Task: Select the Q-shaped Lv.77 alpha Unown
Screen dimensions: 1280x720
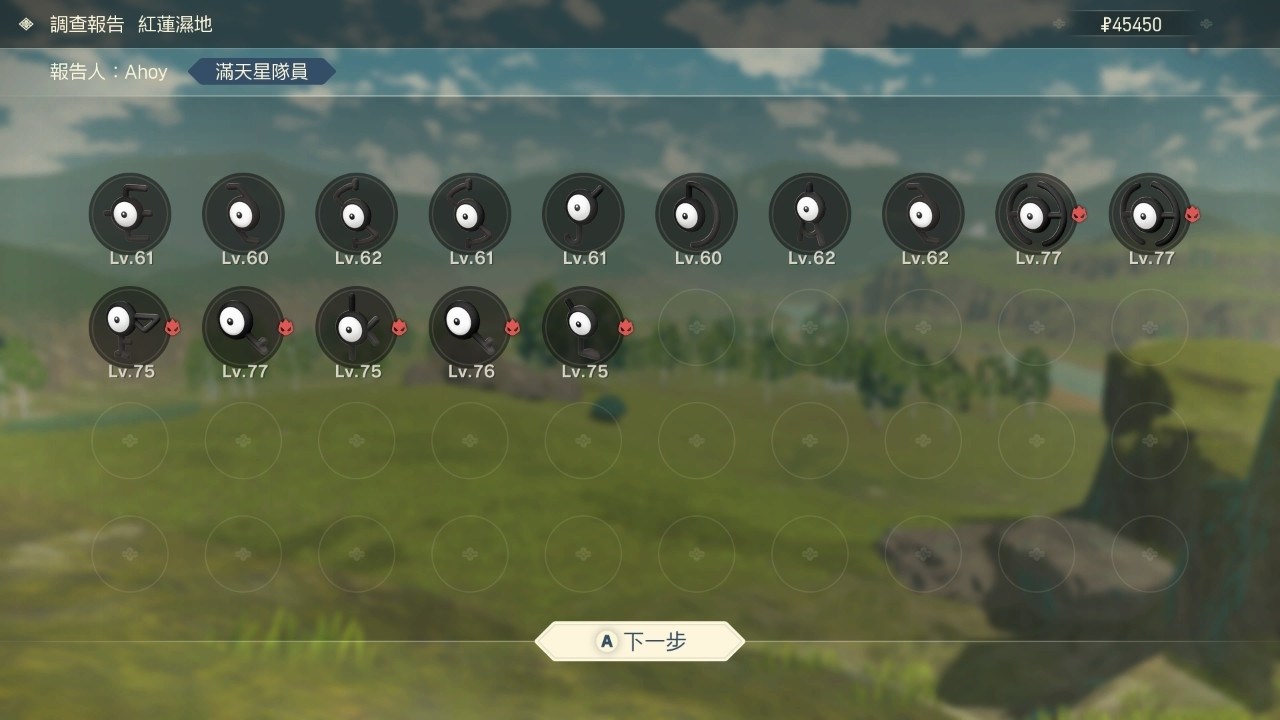Action: click(x=243, y=327)
